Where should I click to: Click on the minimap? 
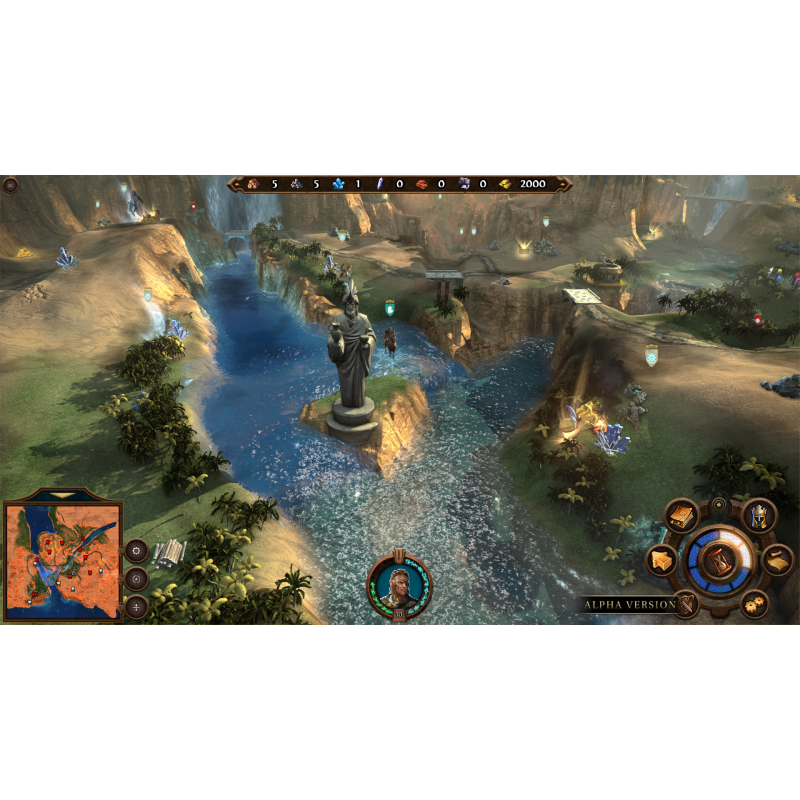pos(63,561)
